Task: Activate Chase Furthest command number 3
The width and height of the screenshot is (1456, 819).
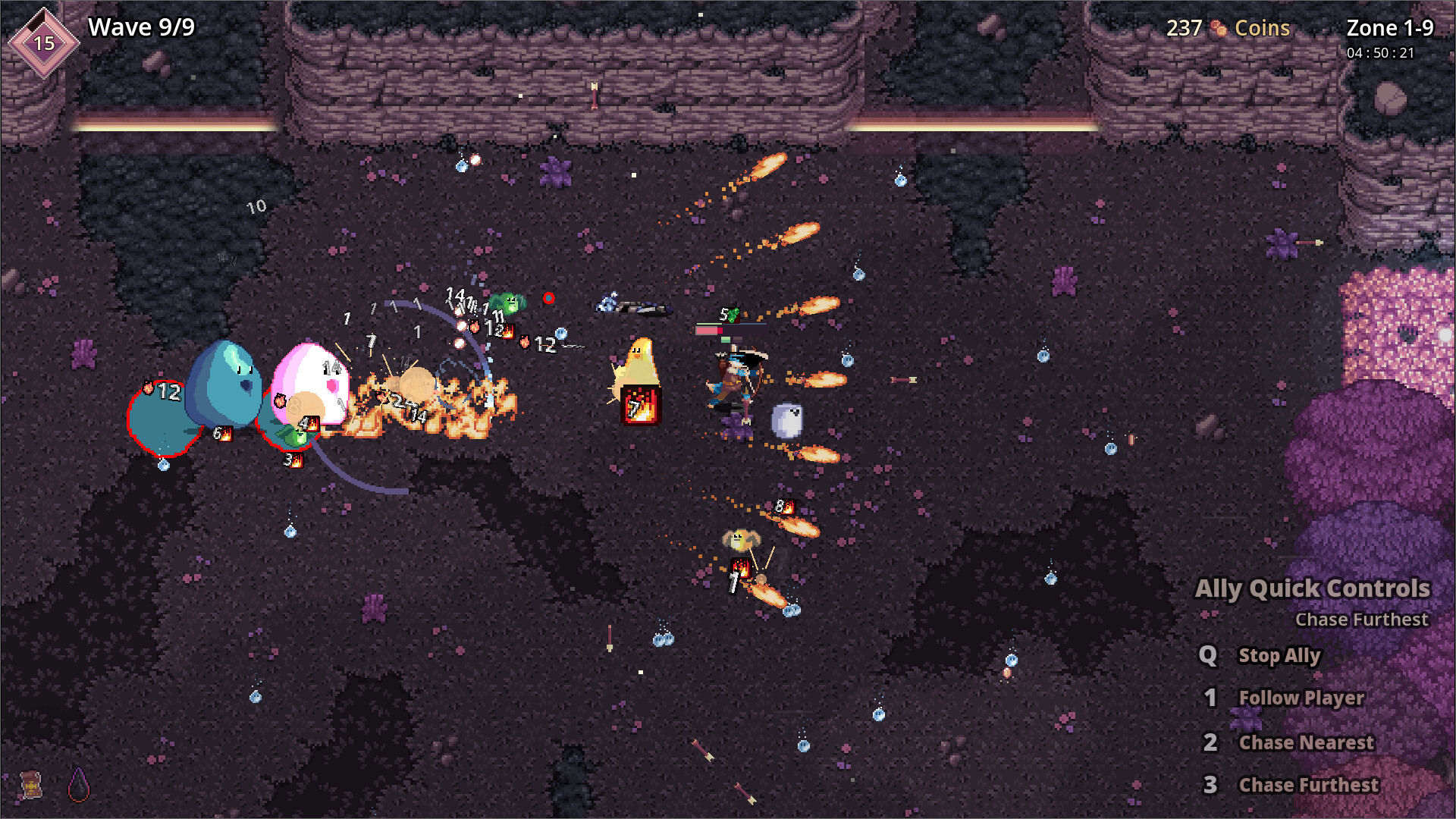Action: click(1309, 785)
